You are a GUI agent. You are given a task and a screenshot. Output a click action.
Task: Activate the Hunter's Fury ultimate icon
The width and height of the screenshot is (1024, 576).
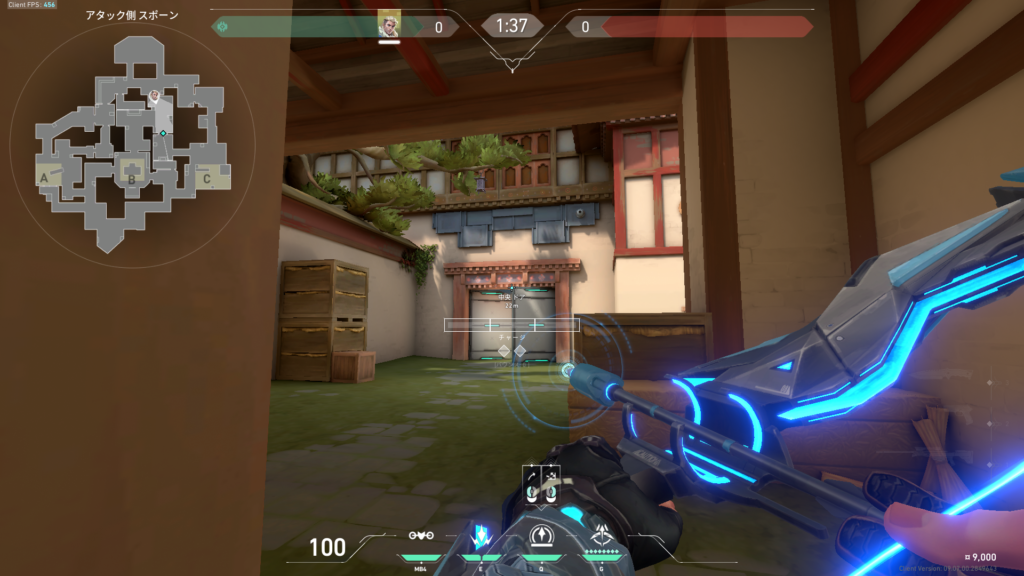click(x=602, y=535)
